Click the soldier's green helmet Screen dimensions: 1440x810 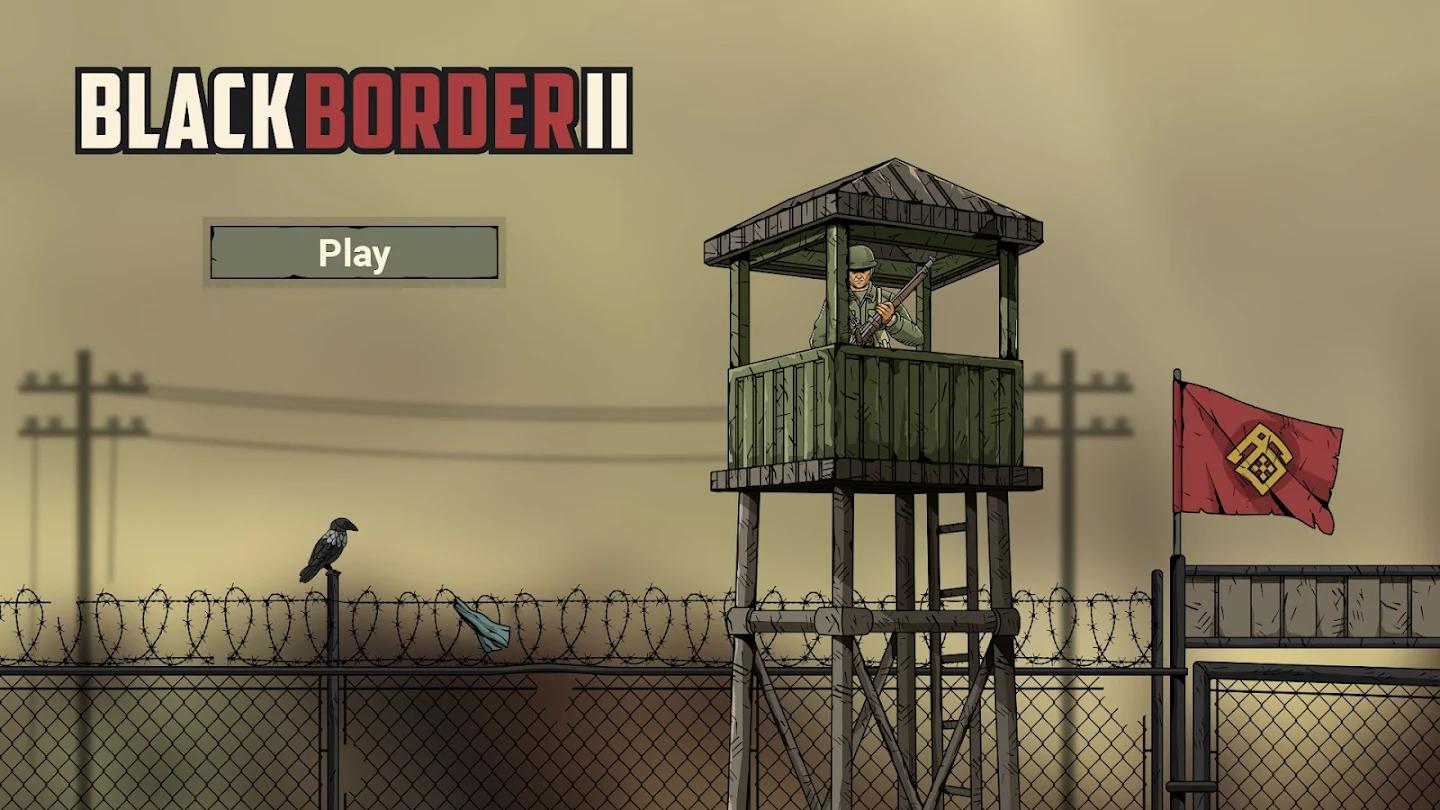862,258
